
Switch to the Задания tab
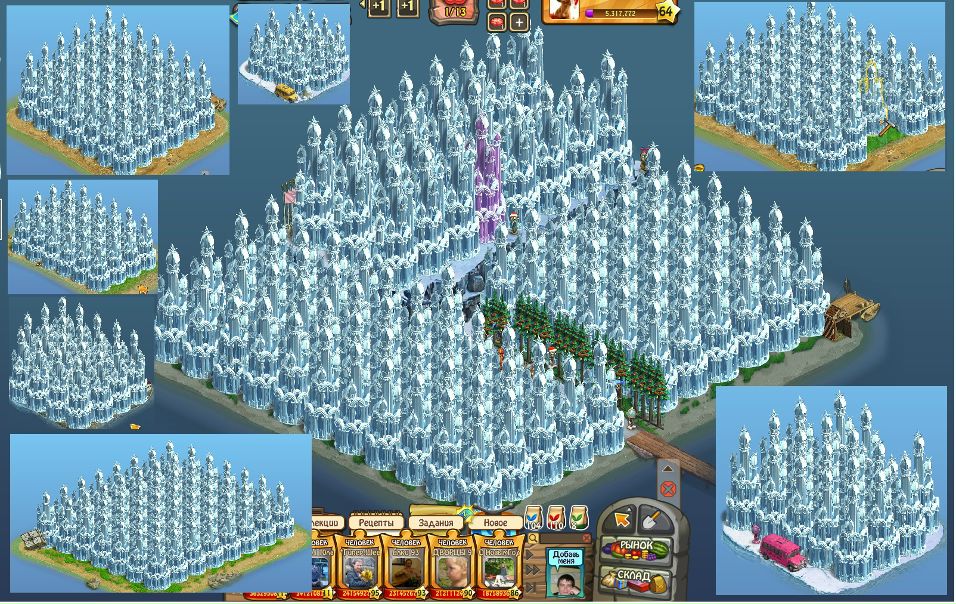coord(435,523)
